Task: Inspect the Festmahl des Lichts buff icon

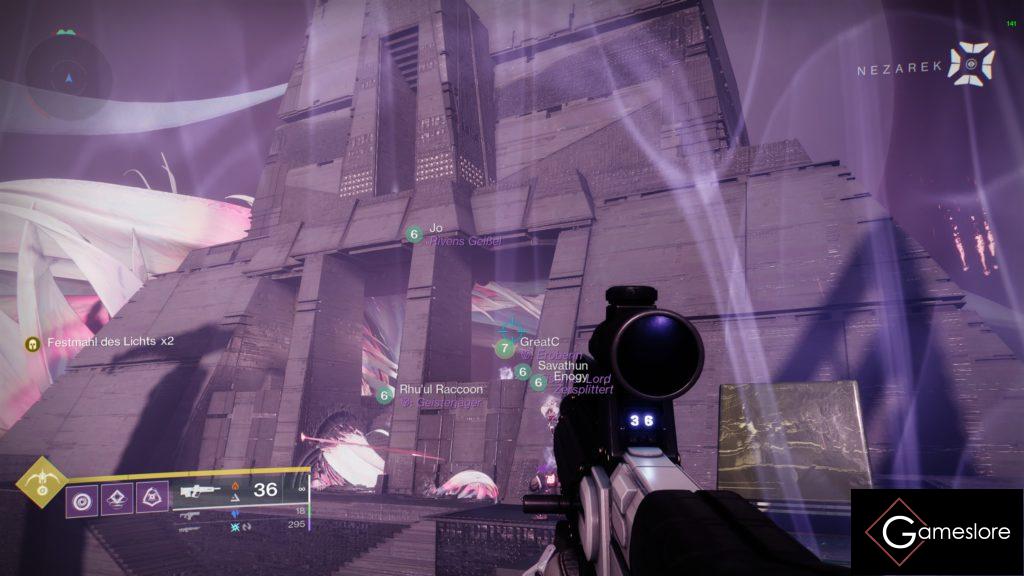Action: tap(32, 342)
